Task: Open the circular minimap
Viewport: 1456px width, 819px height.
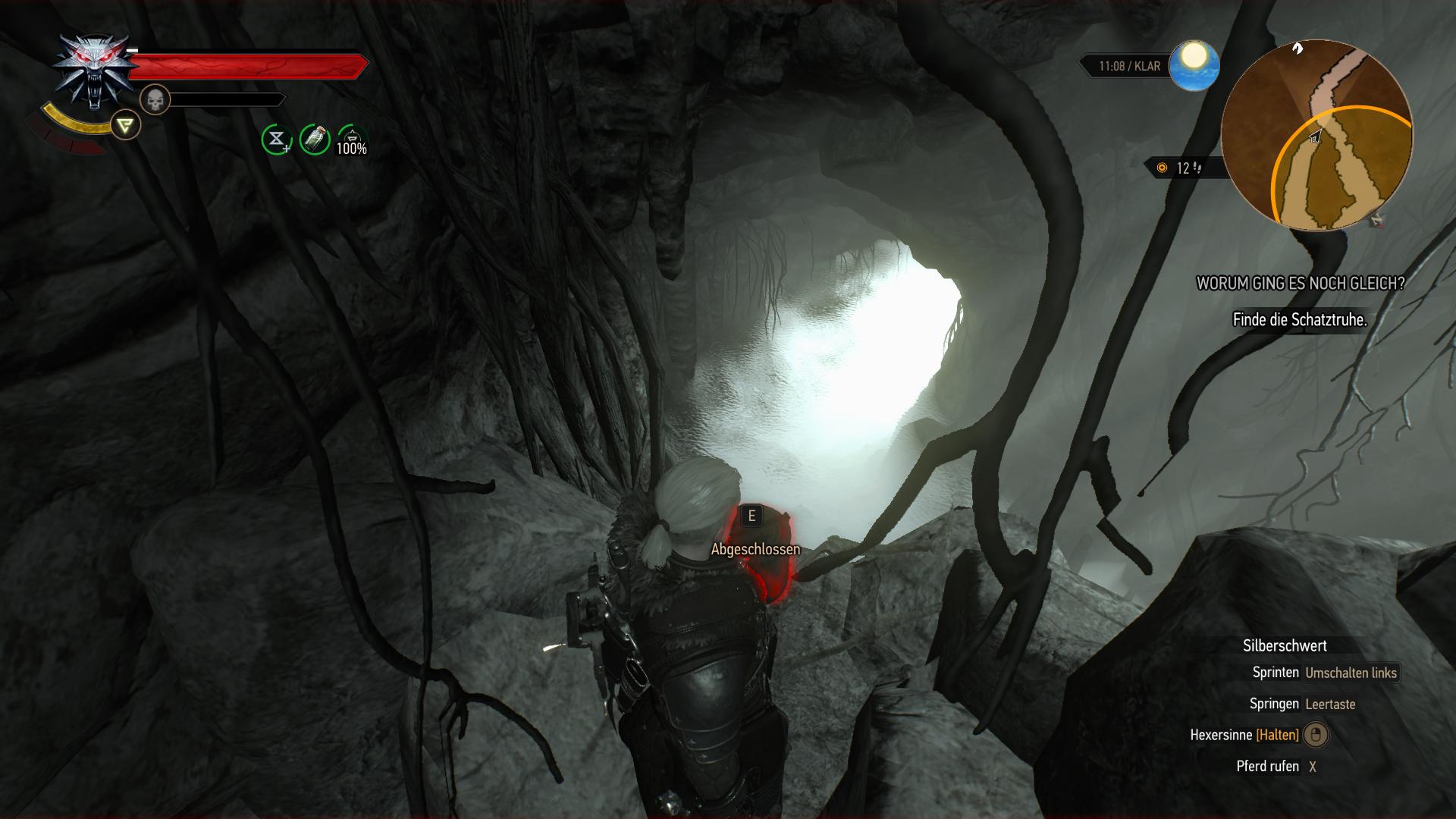Action: point(1317,136)
